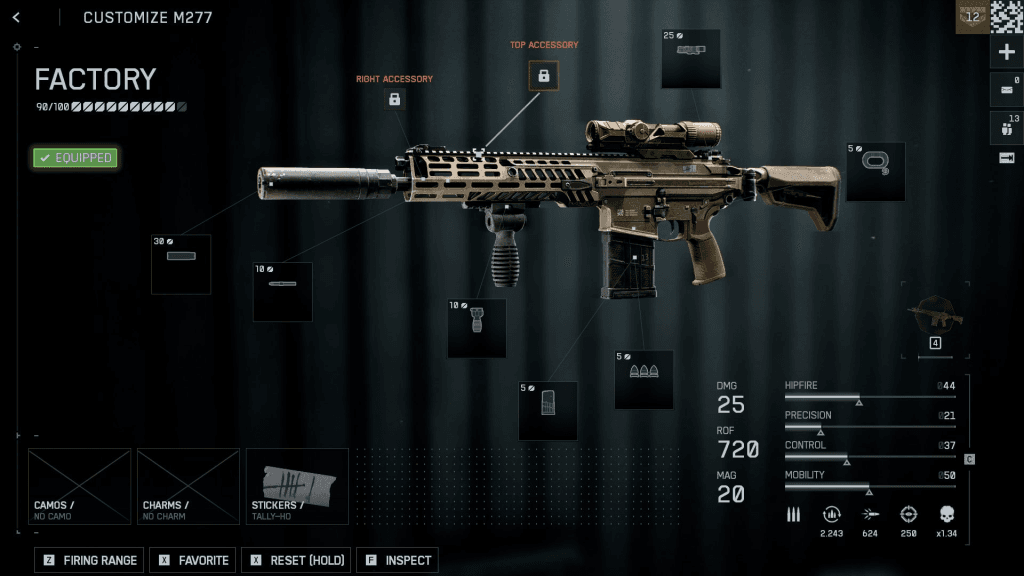Mark this build as Favorite

tap(193, 560)
